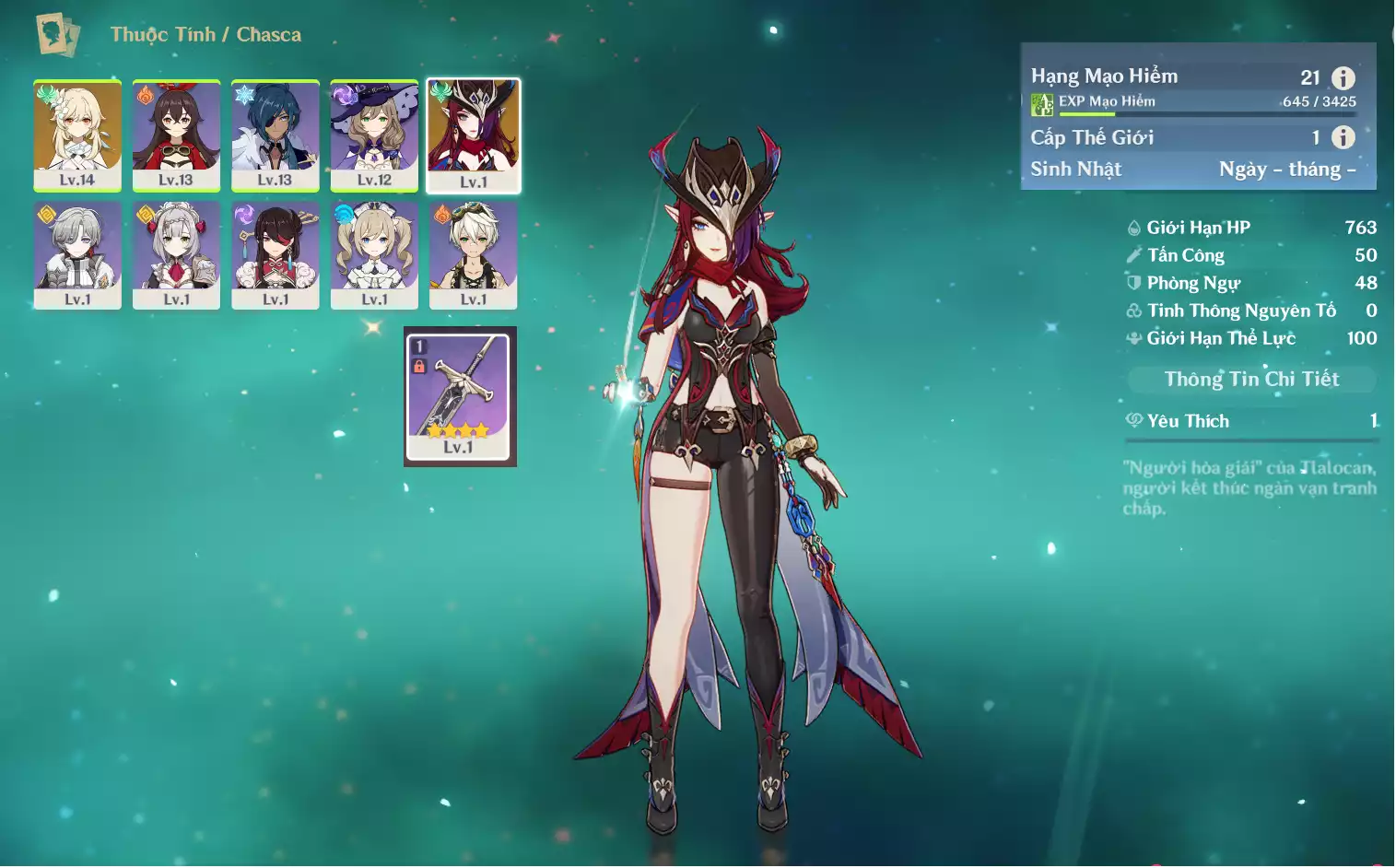Choose Kaeya with the eyepatch

coord(276,135)
